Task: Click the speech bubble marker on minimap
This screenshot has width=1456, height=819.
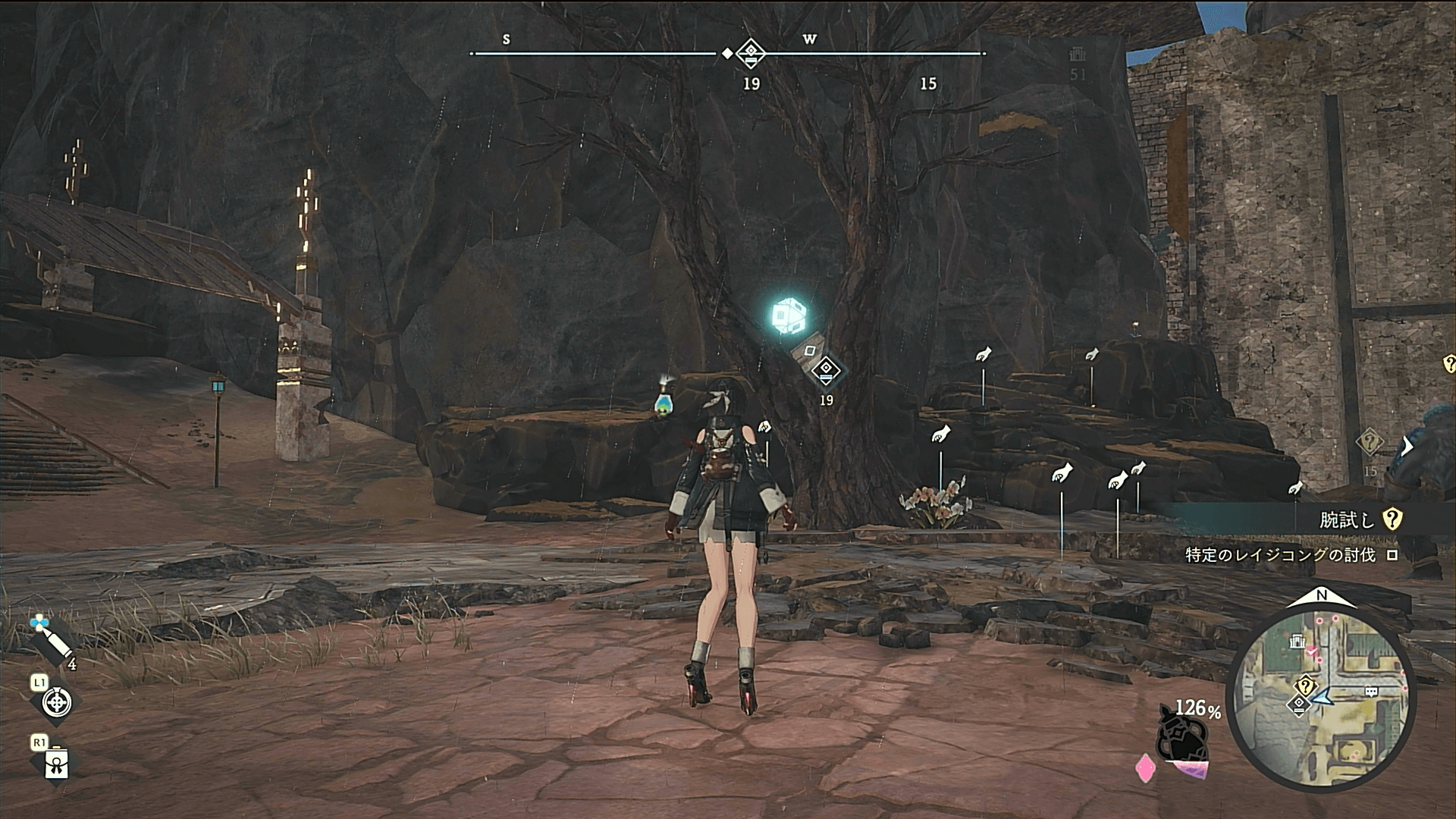Action: pos(1371,692)
